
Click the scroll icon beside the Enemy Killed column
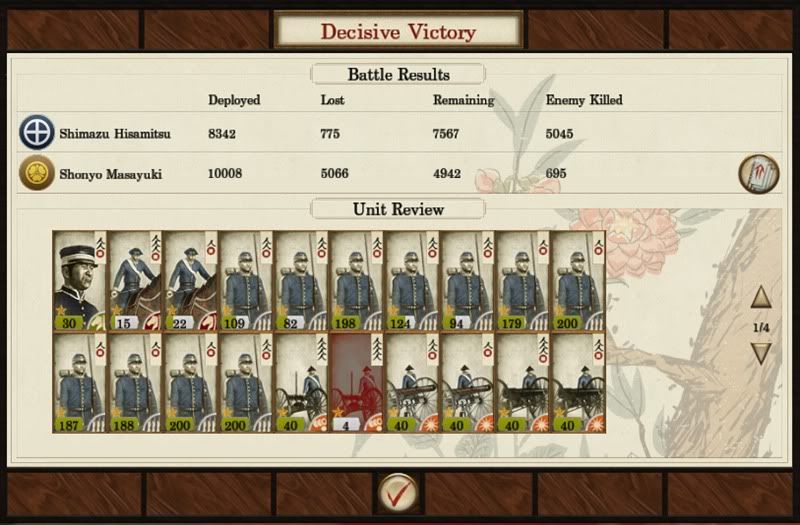point(759,172)
